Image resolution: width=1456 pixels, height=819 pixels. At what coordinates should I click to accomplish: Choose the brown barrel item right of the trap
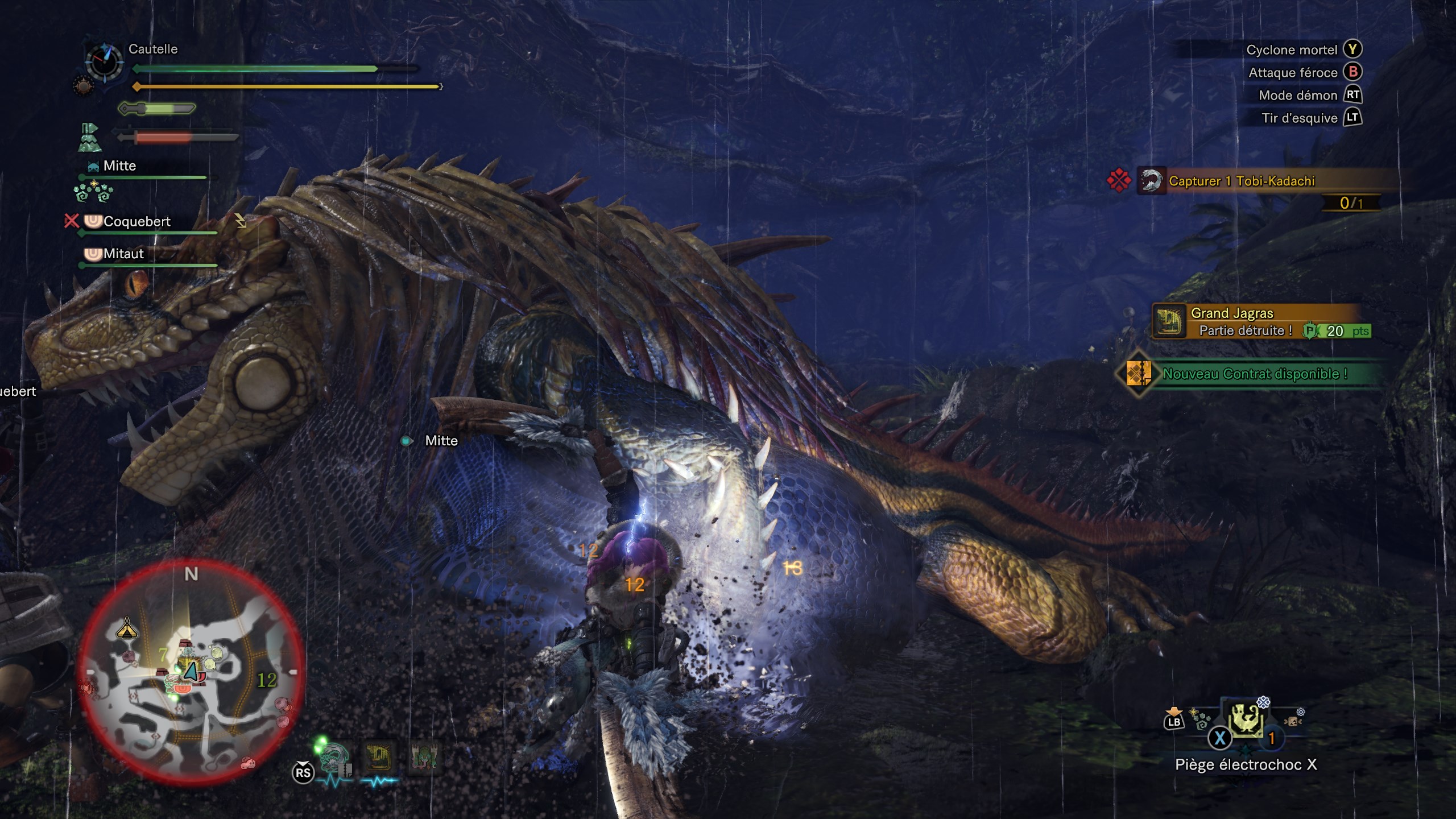1293,721
